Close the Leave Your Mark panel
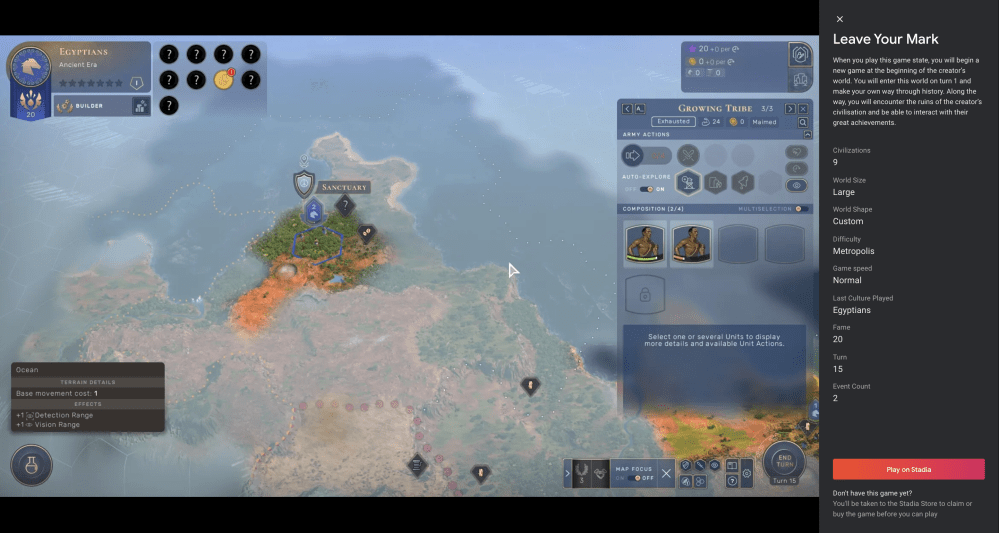Image resolution: width=999 pixels, height=533 pixels. (x=840, y=19)
